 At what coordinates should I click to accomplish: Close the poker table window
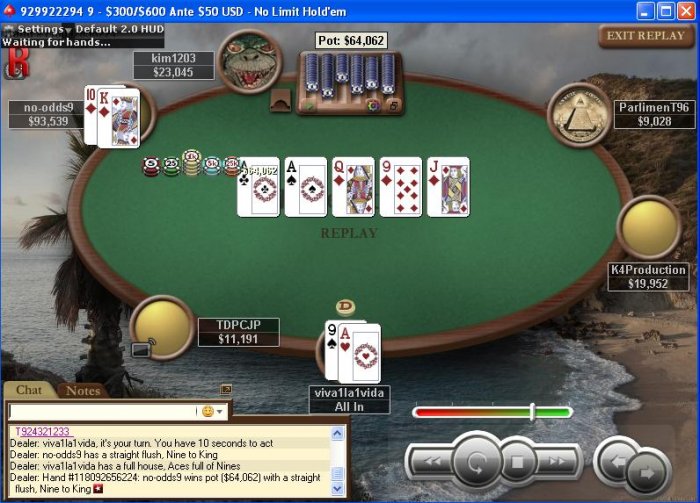click(x=687, y=10)
